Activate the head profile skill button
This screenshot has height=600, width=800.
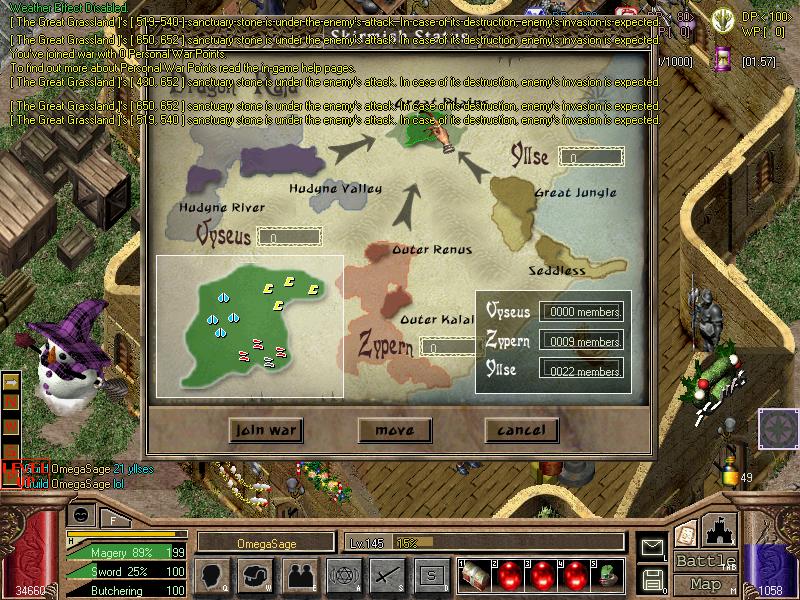[x=213, y=574]
